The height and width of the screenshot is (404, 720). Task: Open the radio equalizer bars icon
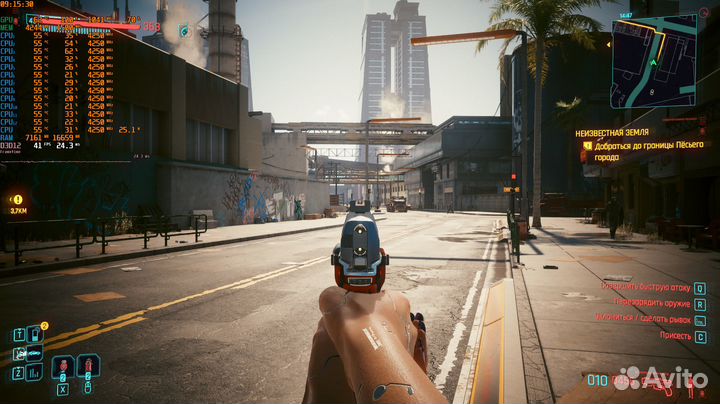[35, 372]
